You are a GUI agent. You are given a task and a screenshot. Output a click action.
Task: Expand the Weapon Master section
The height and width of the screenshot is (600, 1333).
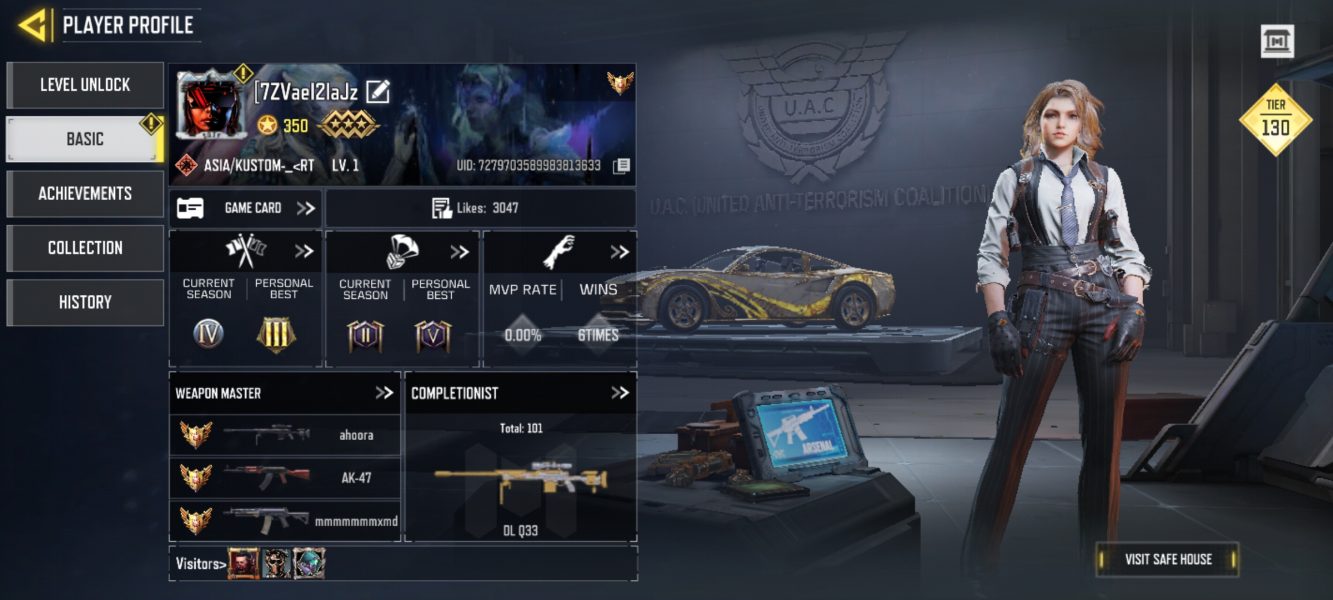(x=384, y=393)
